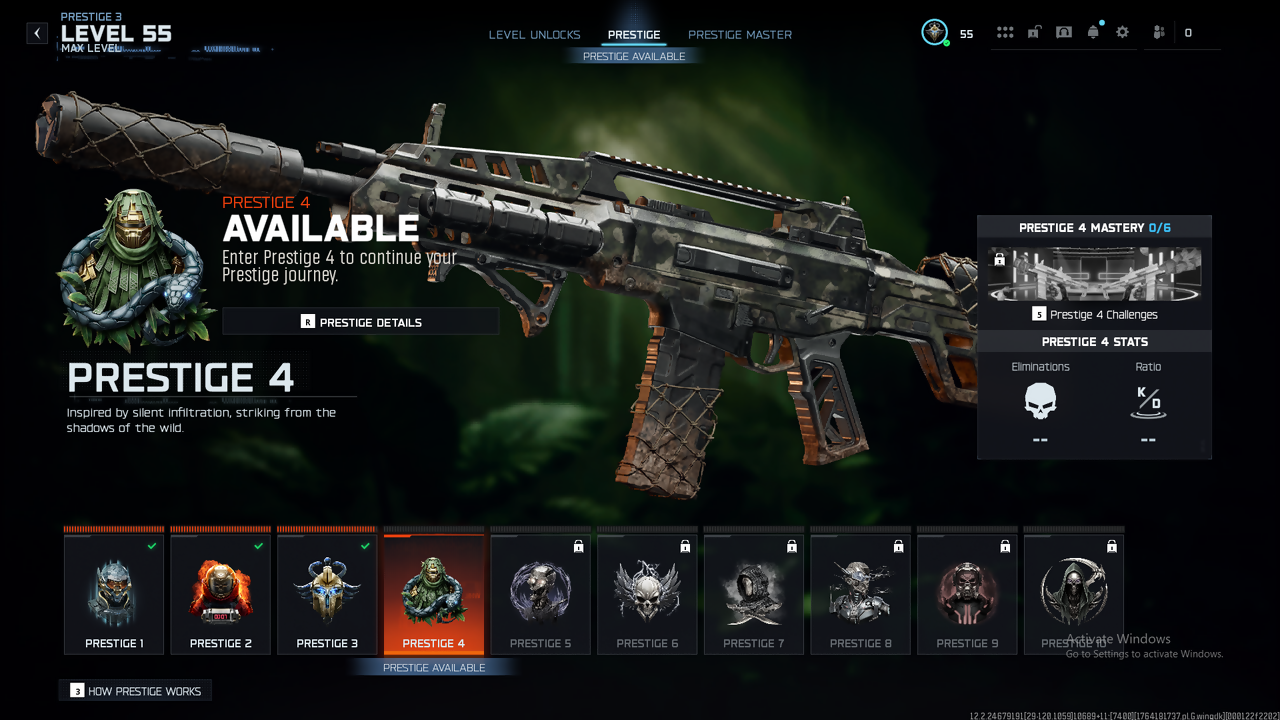Open the locked Prestige 9 tile

pyautogui.click(x=967, y=595)
